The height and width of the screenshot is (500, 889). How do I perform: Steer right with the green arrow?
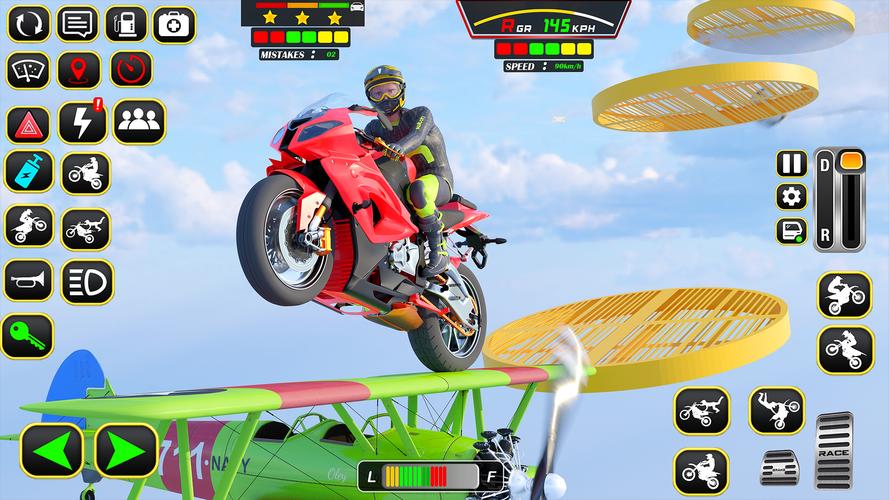tap(126, 451)
